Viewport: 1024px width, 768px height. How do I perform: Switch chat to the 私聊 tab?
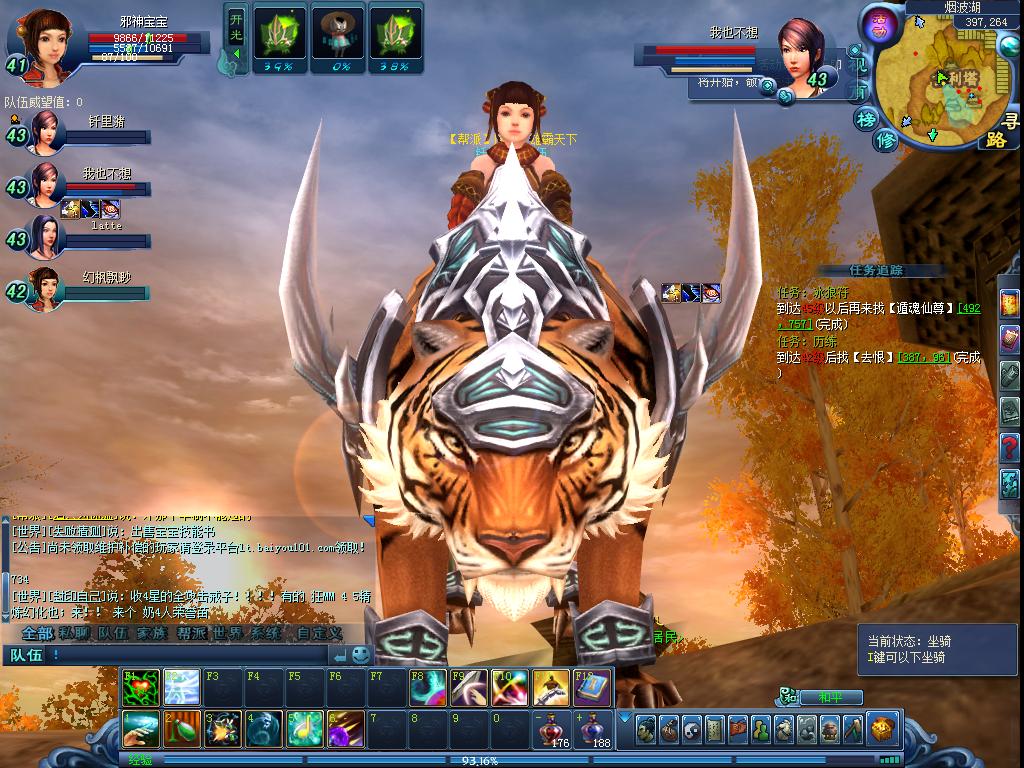point(74,633)
